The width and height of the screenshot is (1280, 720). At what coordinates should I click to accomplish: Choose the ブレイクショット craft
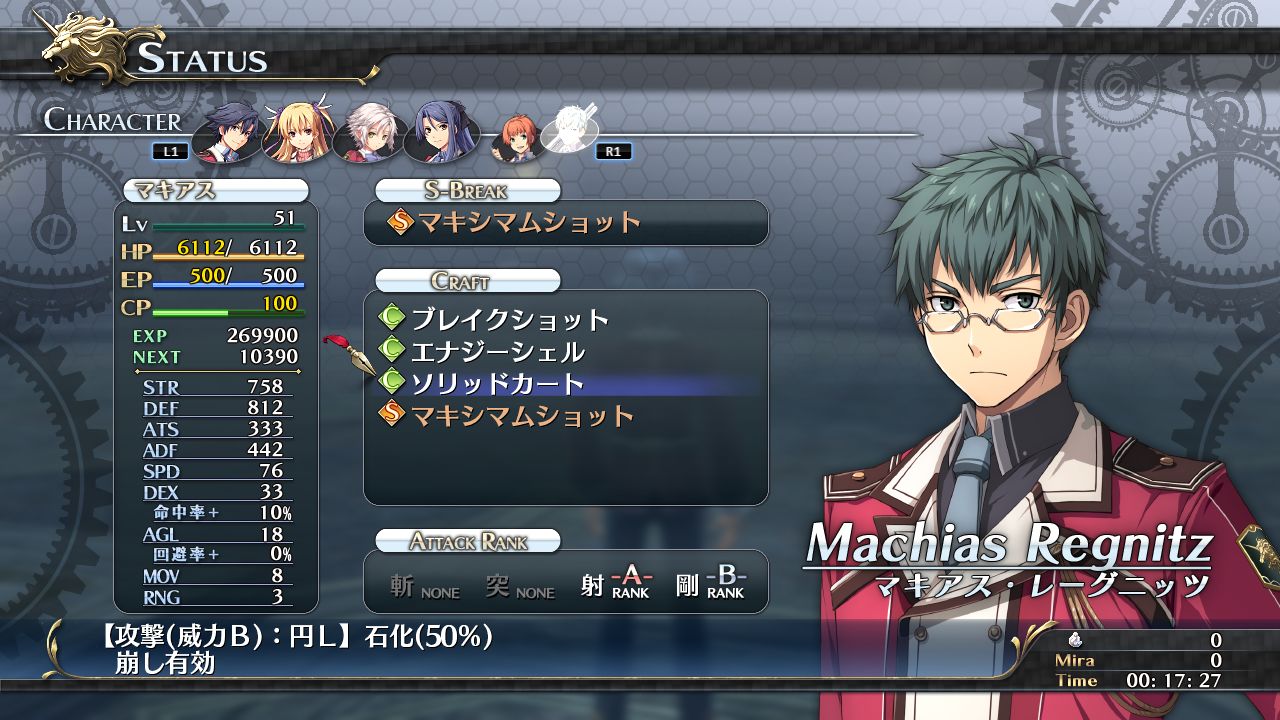510,320
